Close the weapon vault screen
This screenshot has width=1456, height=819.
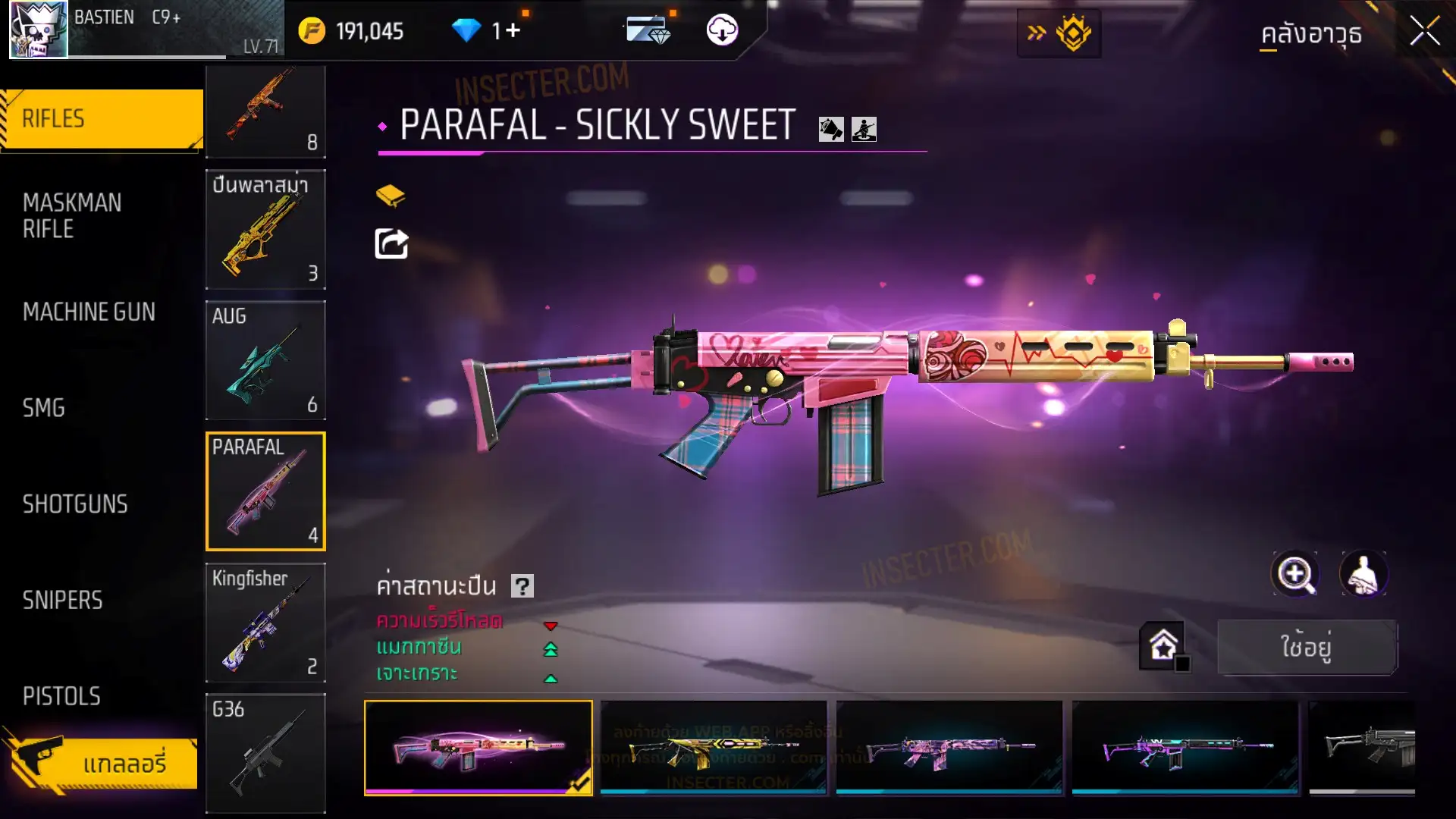(1424, 32)
